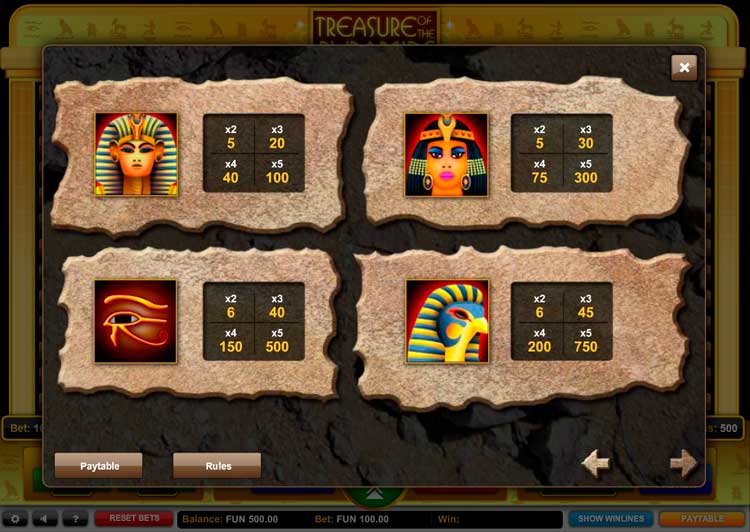
Task: Advance to the next paytable page
Action: click(683, 463)
